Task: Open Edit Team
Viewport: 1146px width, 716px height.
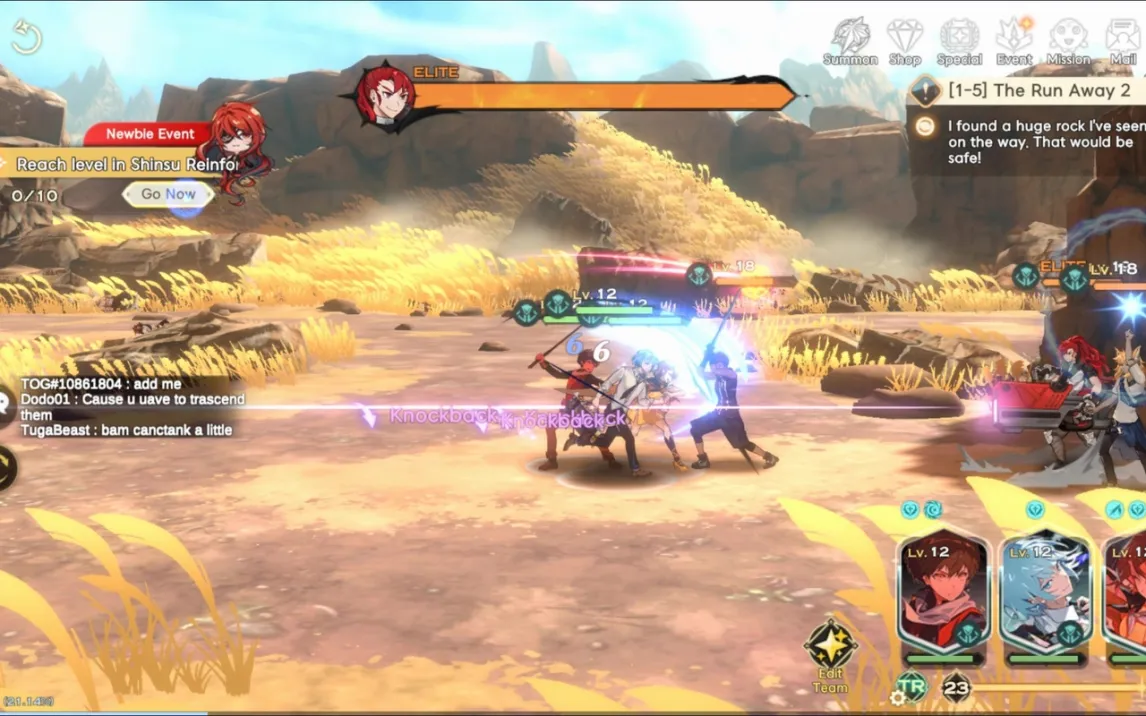Action: [x=830, y=656]
